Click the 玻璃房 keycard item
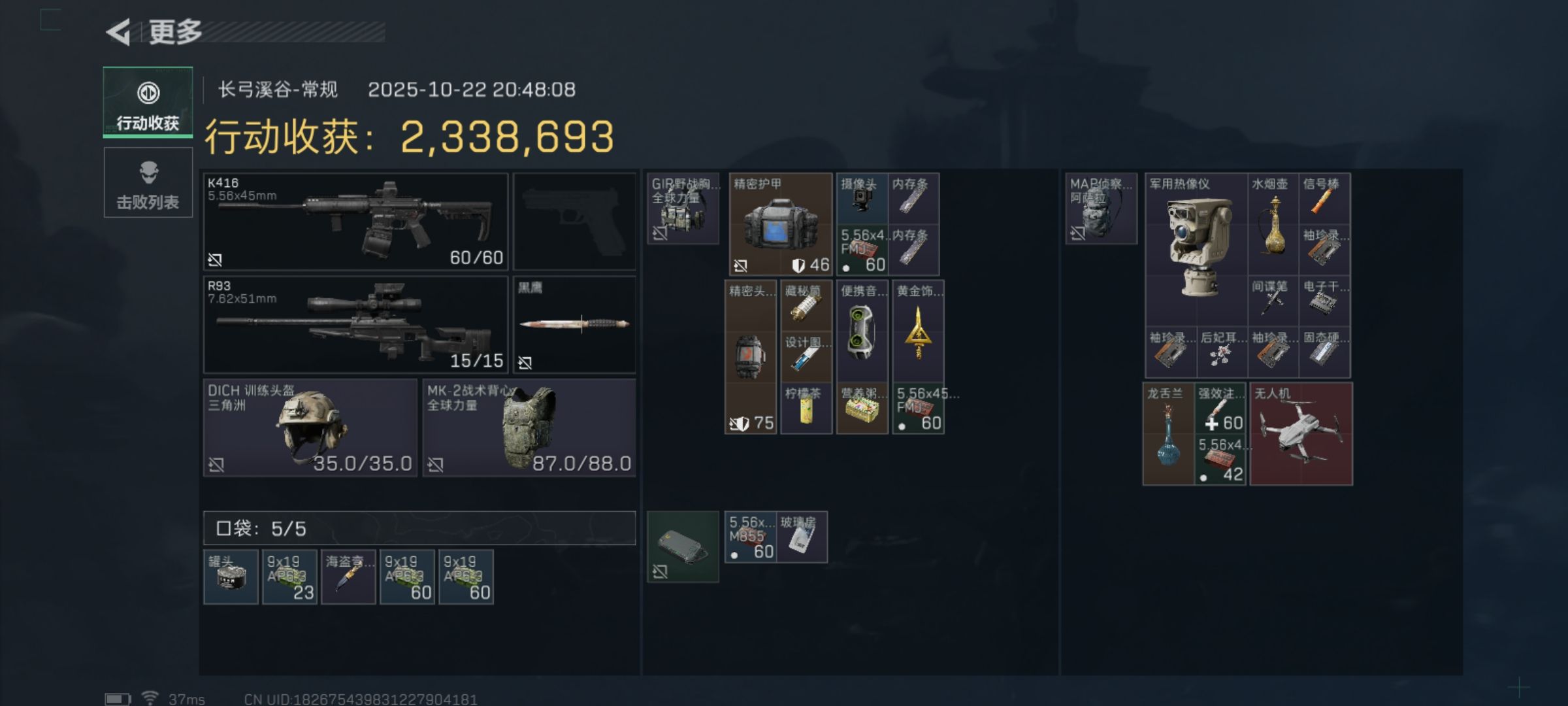1568x706 pixels. coord(802,537)
